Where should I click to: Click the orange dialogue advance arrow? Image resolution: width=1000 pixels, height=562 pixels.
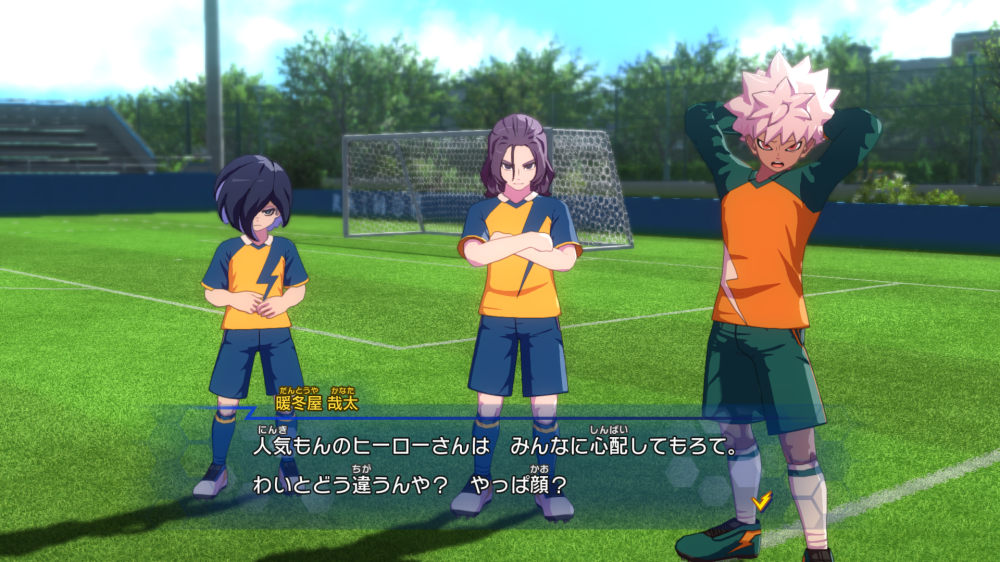coord(762,501)
